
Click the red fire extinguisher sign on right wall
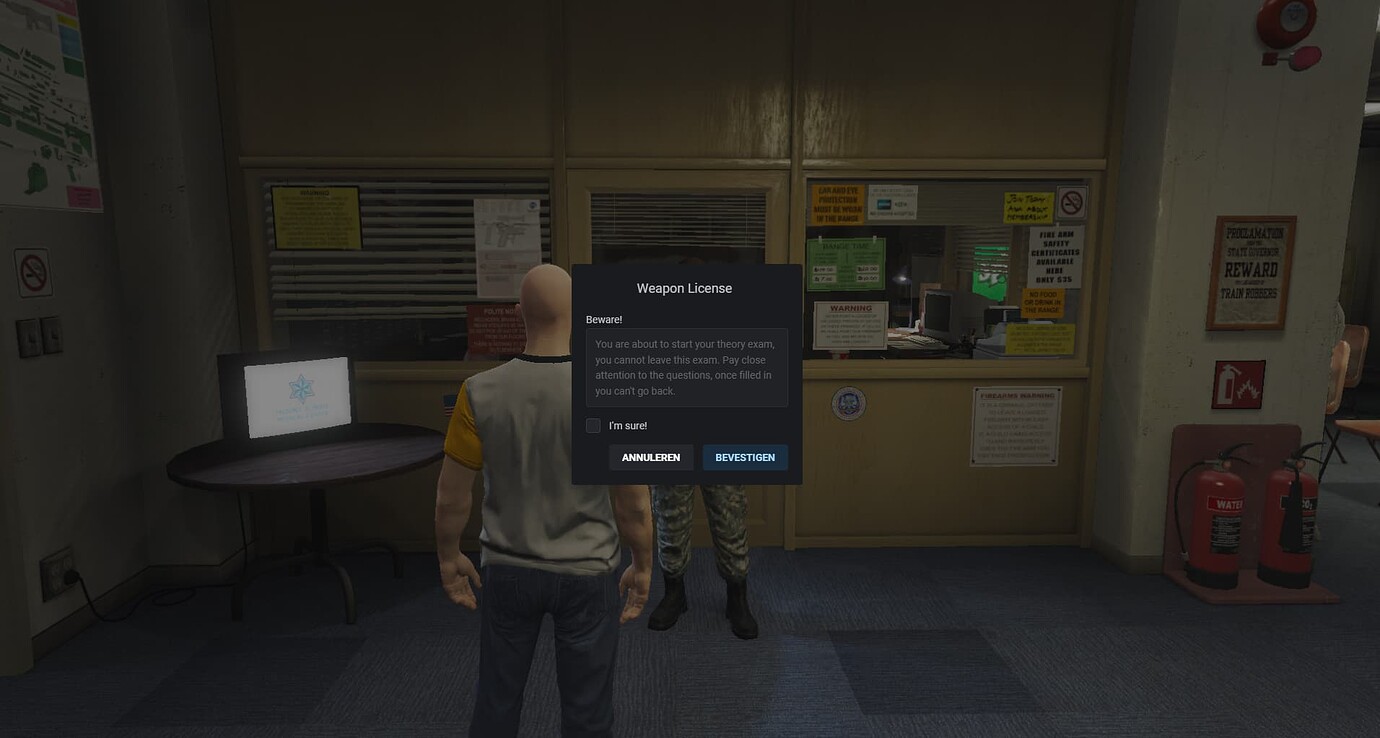(x=1238, y=383)
